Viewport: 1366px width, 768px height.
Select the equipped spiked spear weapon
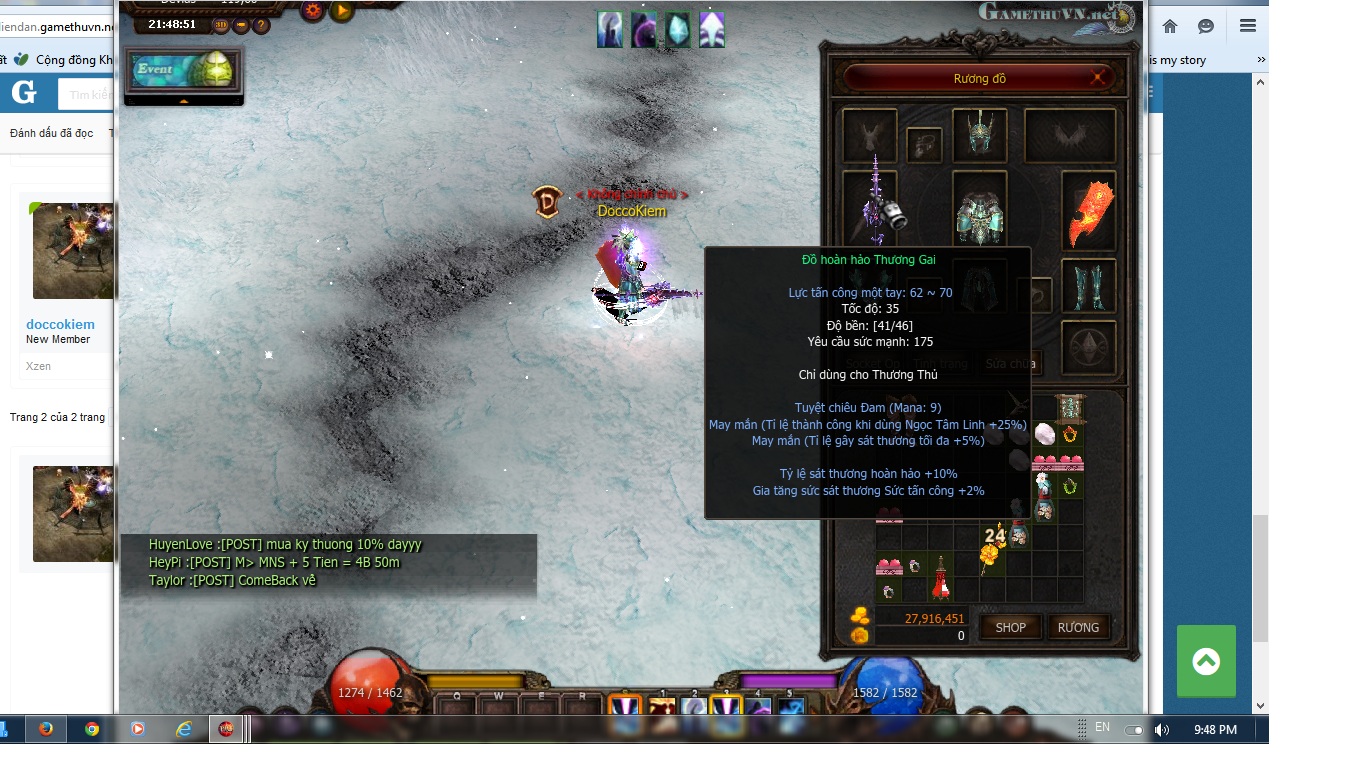point(876,207)
